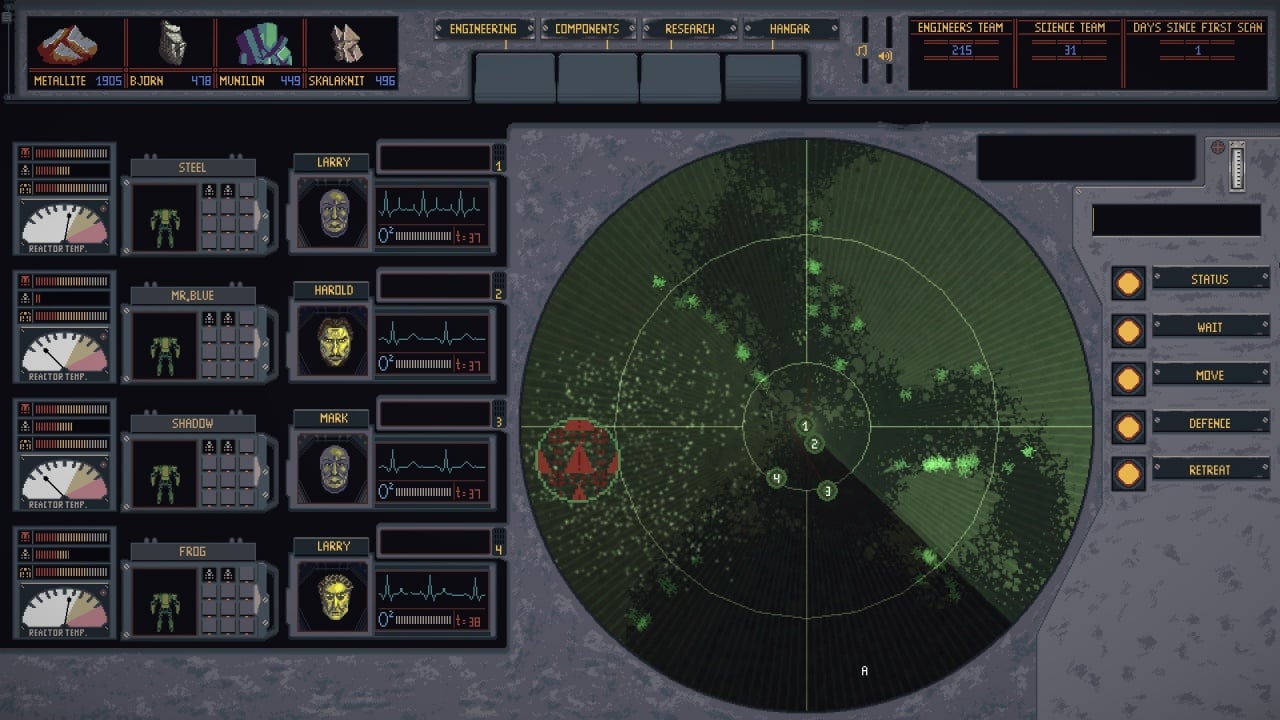Image resolution: width=1280 pixels, height=720 pixels.
Task: Issue the Wait command
Action: click(1209, 327)
